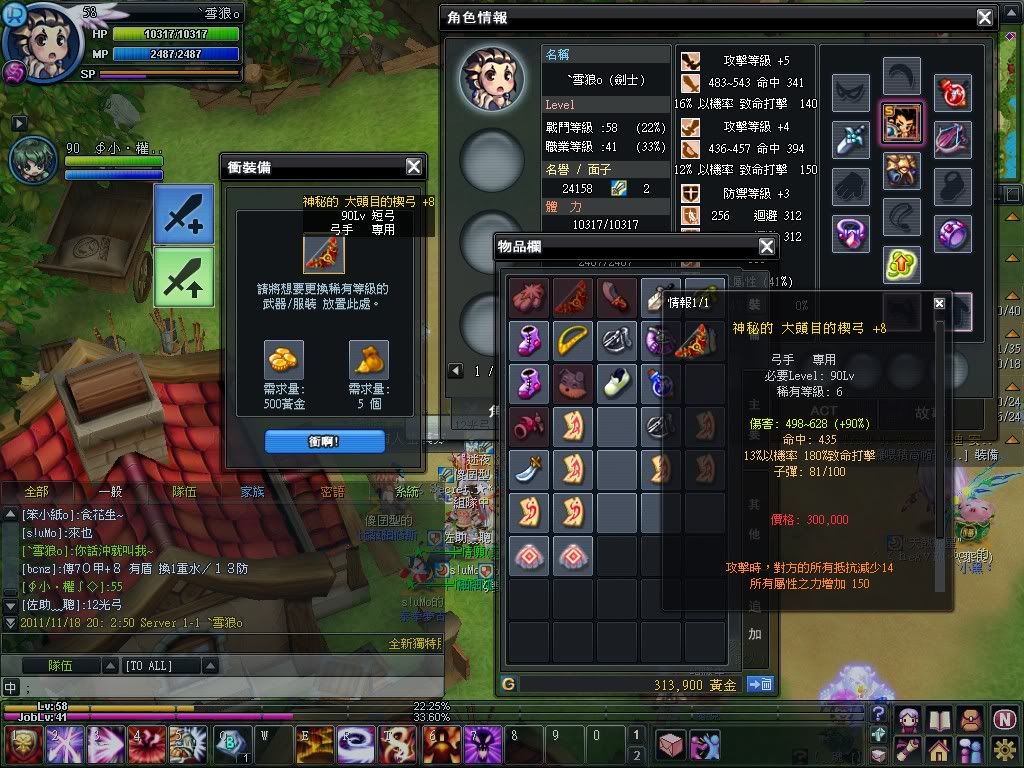
Task: Close the 物品欄 inventory window
Action: (x=767, y=246)
